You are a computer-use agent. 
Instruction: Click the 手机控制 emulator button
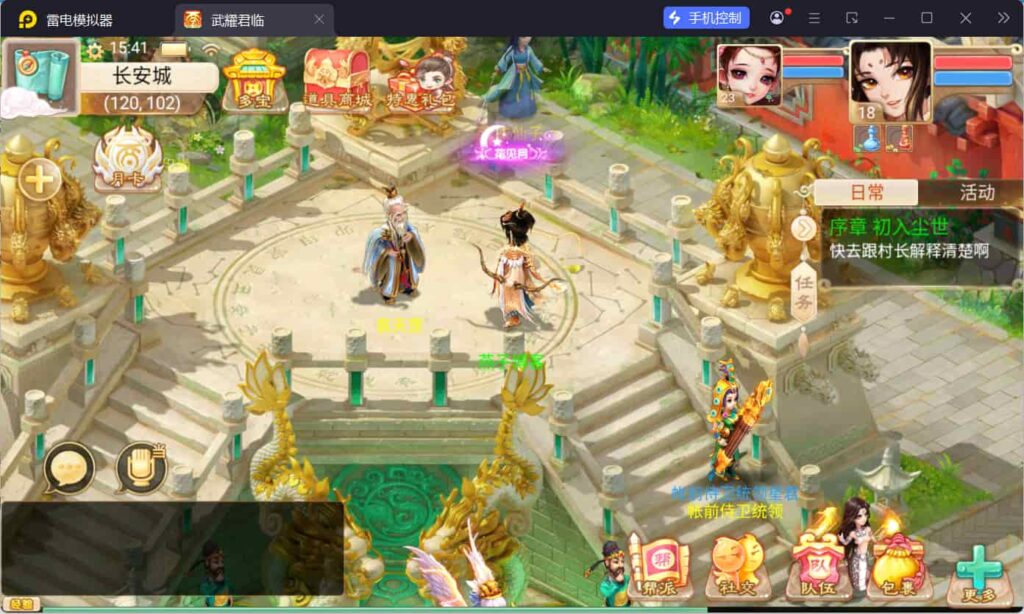click(x=706, y=18)
